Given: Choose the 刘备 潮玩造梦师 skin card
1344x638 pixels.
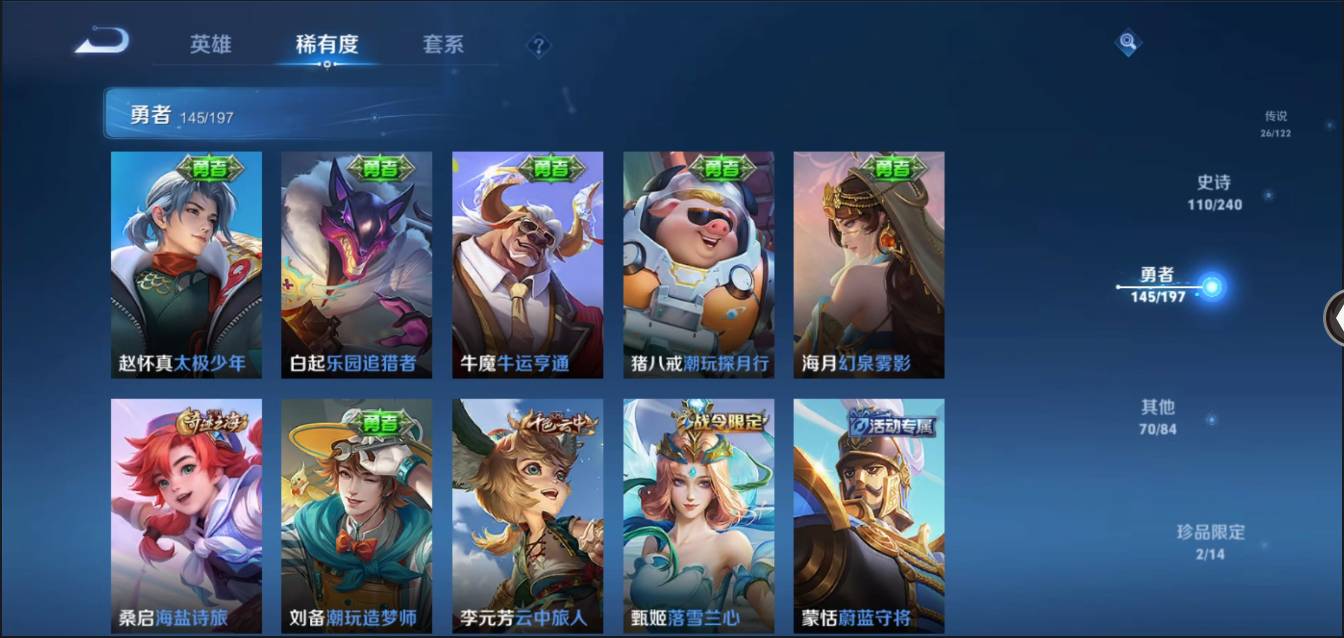Looking at the screenshot, I should [356, 515].
